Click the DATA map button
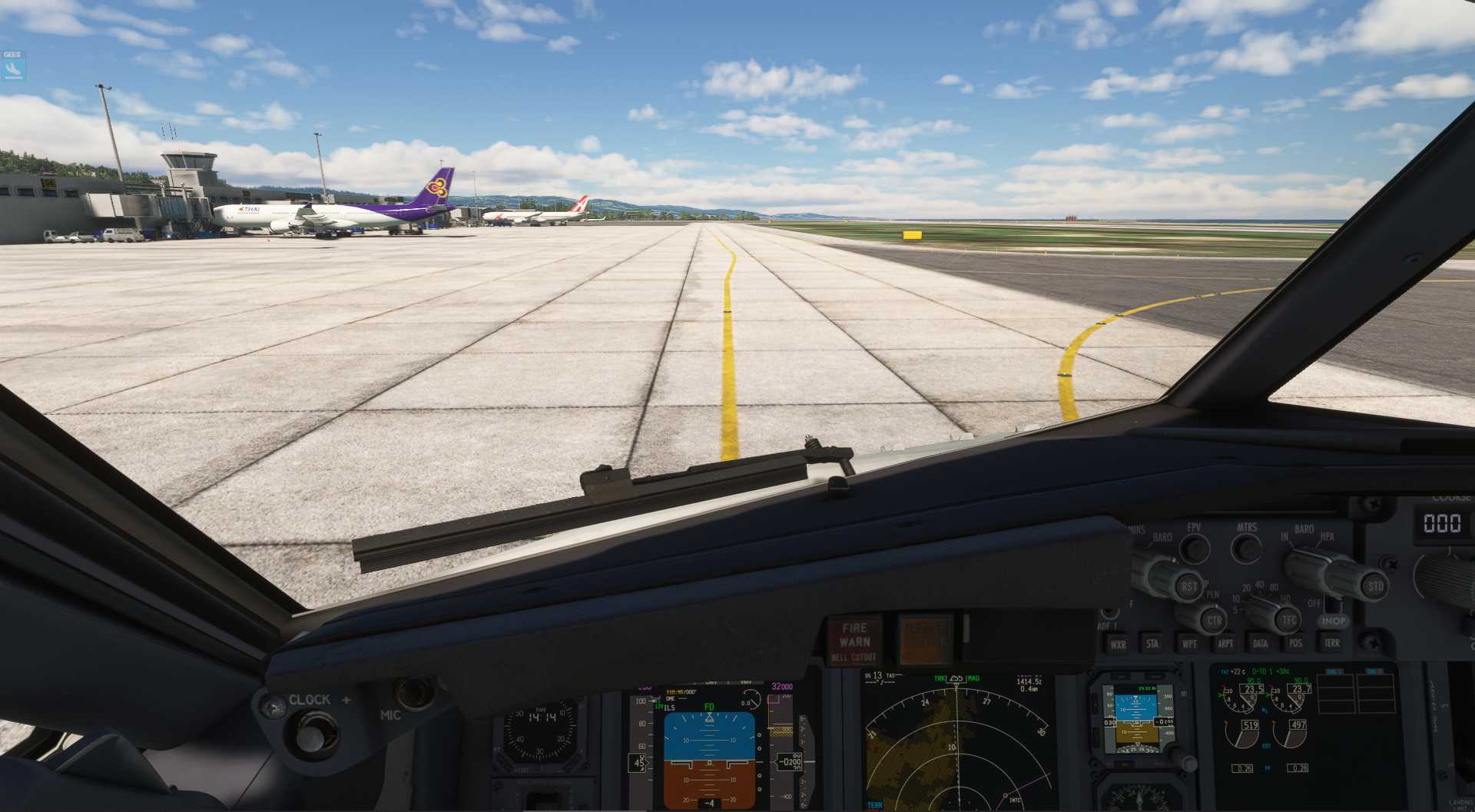The height and width of the screenshot is (812, 1475). click(x=1261, y=644)
